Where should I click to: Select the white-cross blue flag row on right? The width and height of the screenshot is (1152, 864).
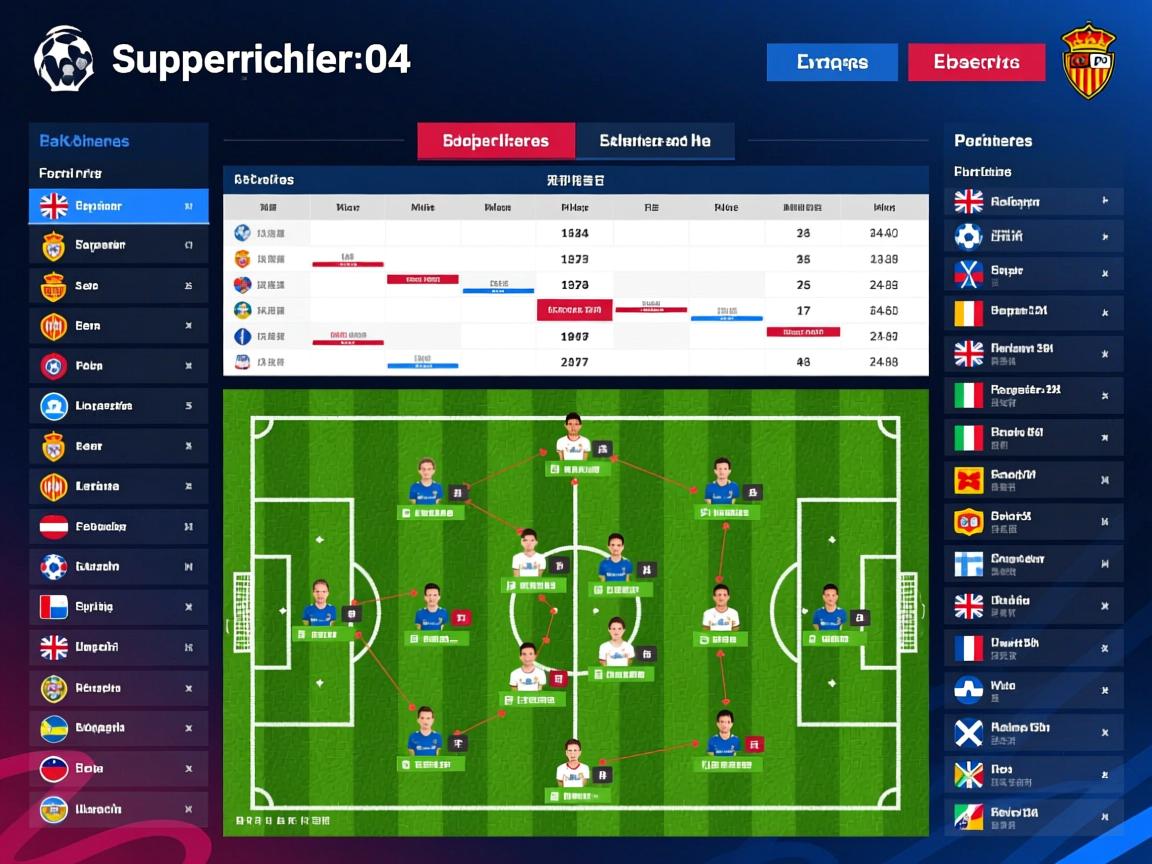click(x=1033, y=733)
